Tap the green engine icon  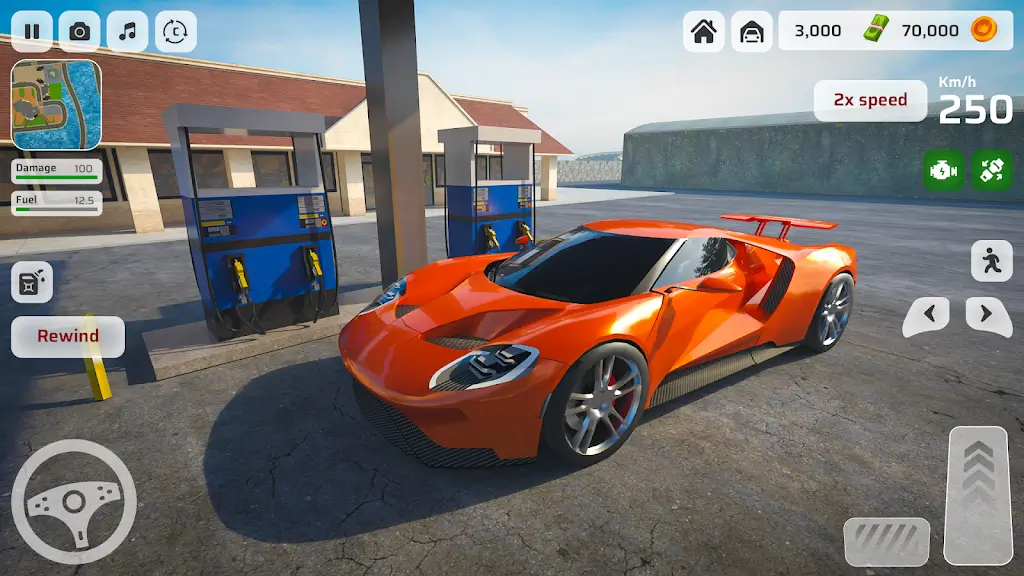(944, 170)
